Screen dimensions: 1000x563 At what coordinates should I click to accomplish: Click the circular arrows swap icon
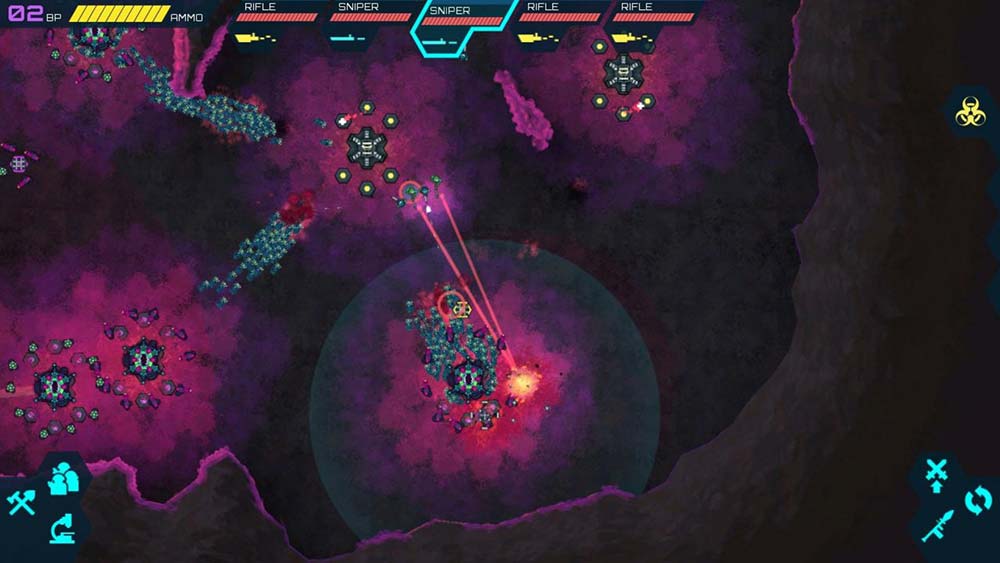point(977,499)
